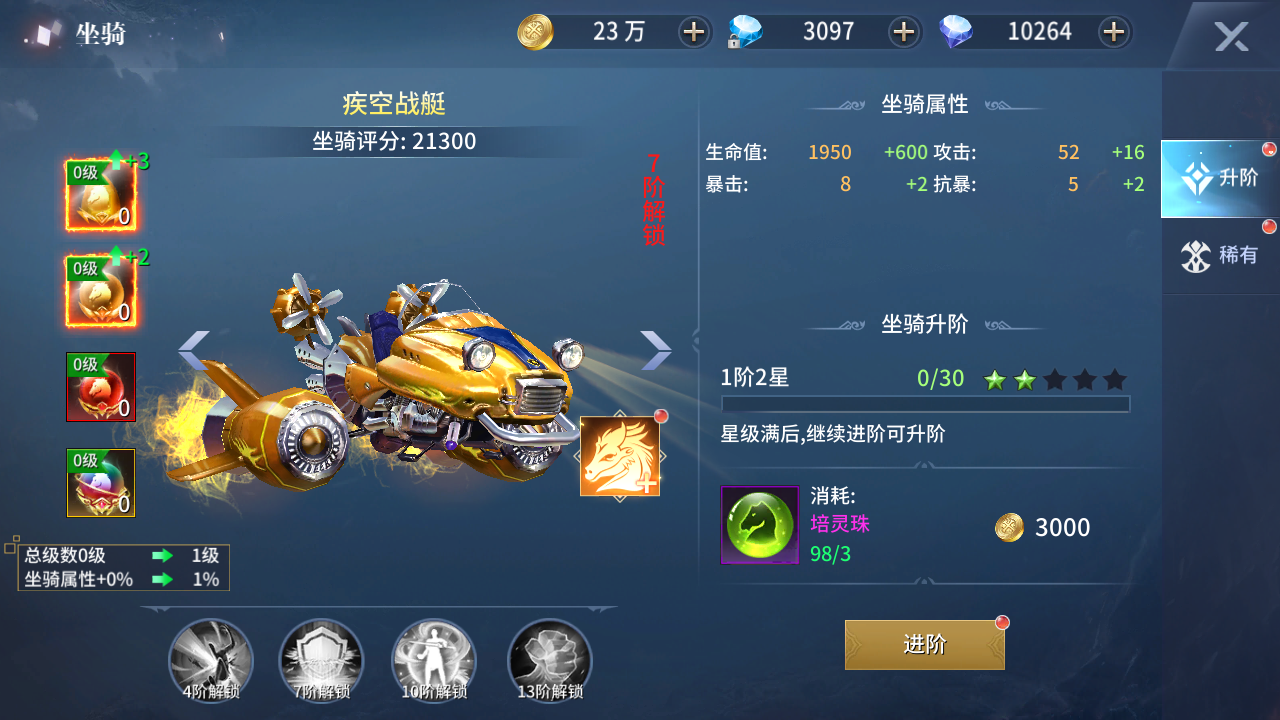1280x720 pixels.
Task: Add more gold coins with plus button
Action: click(x=693, y=32)
